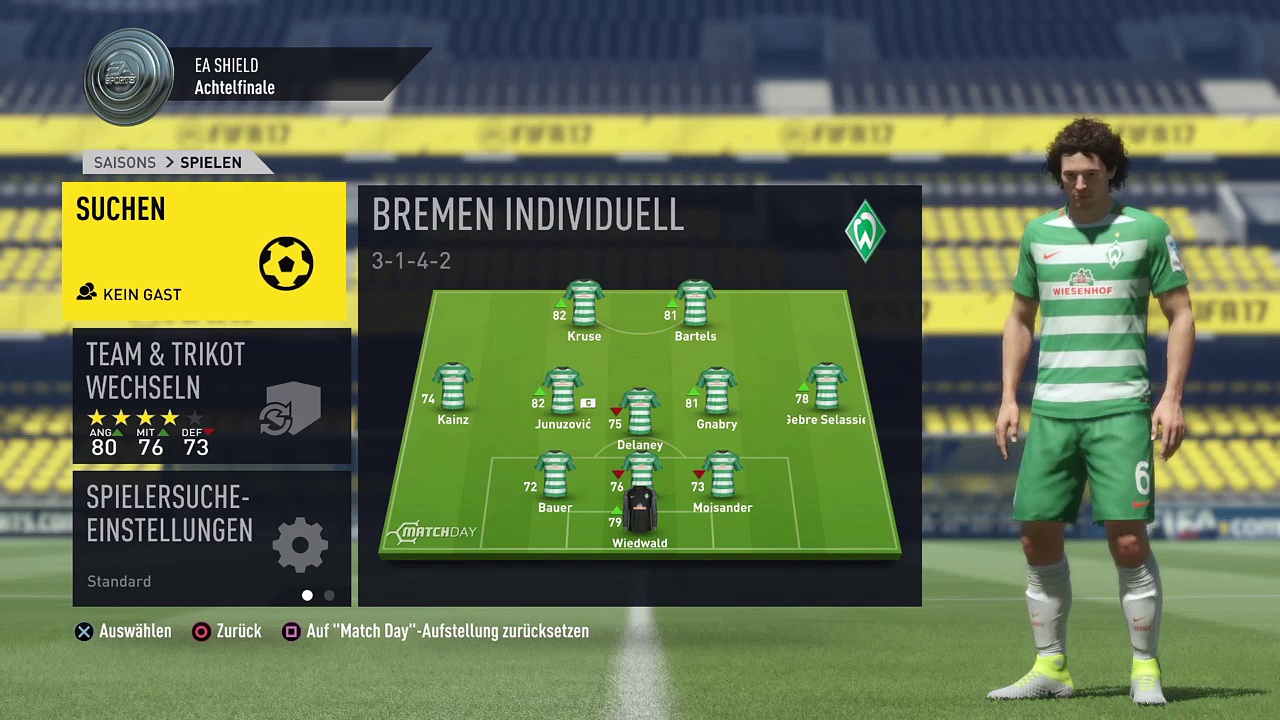Select the yellow Suchen tile
The image size is (1280, 720).
coord(204,251)
